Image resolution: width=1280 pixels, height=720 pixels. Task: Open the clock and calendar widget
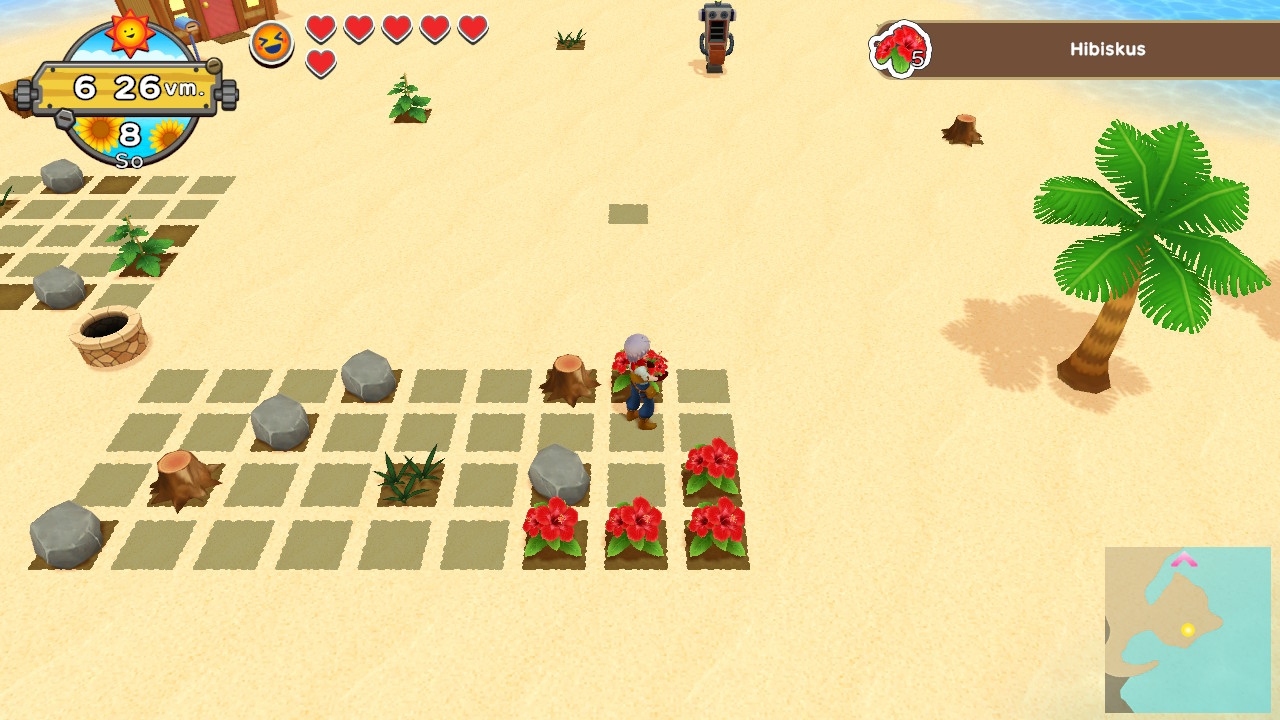pyautogui.click(x=128, y=88)
